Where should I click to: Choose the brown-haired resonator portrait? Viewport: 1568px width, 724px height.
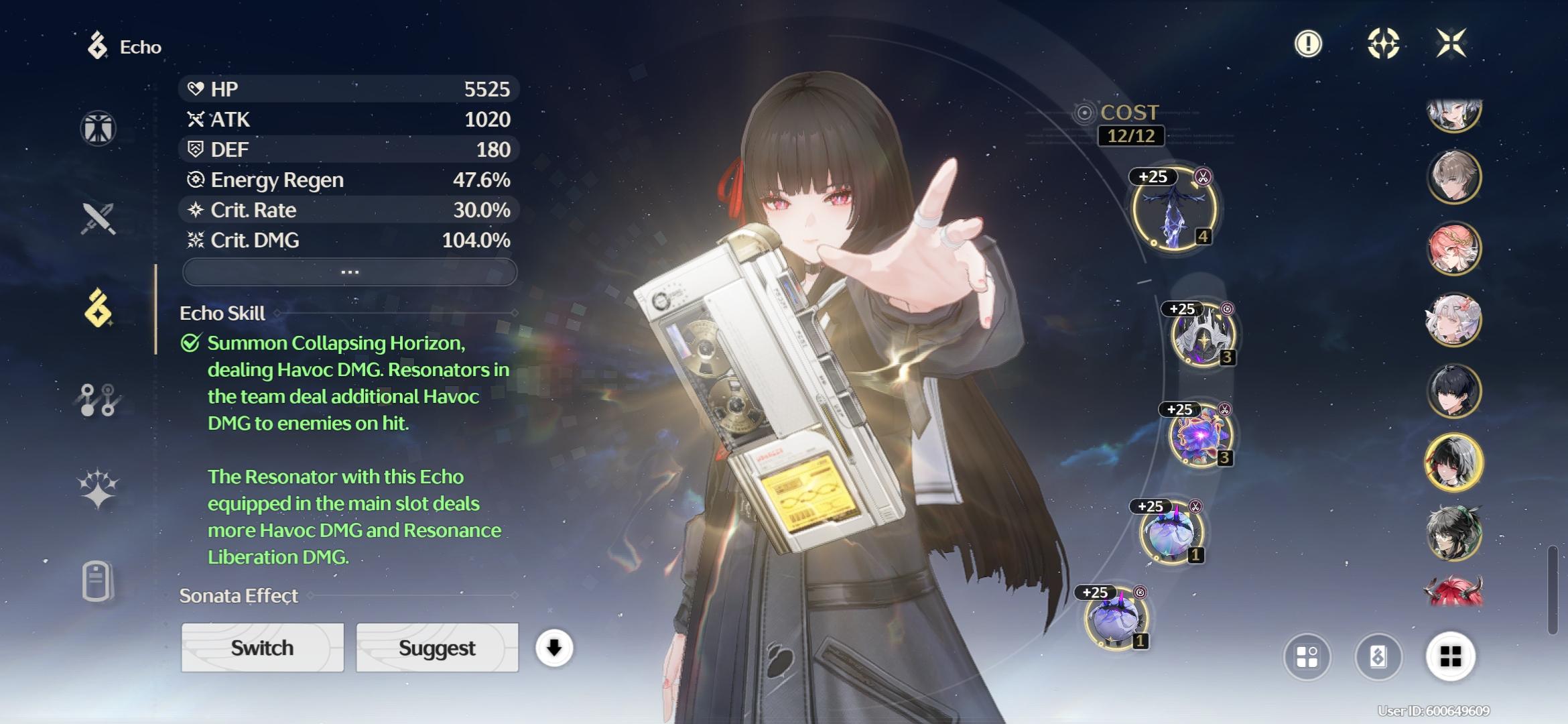pos(1453,177)
